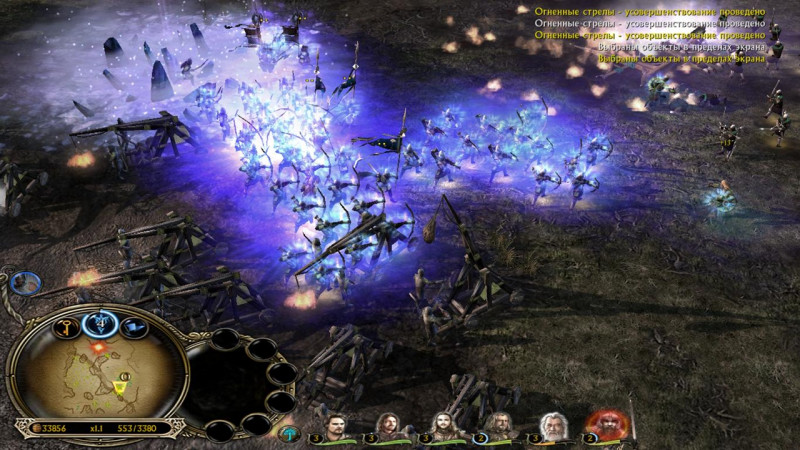The width and height of the screenshot is (800, 450).
Task: Click the turquoise white tree icon
Action: click(289, 433)
